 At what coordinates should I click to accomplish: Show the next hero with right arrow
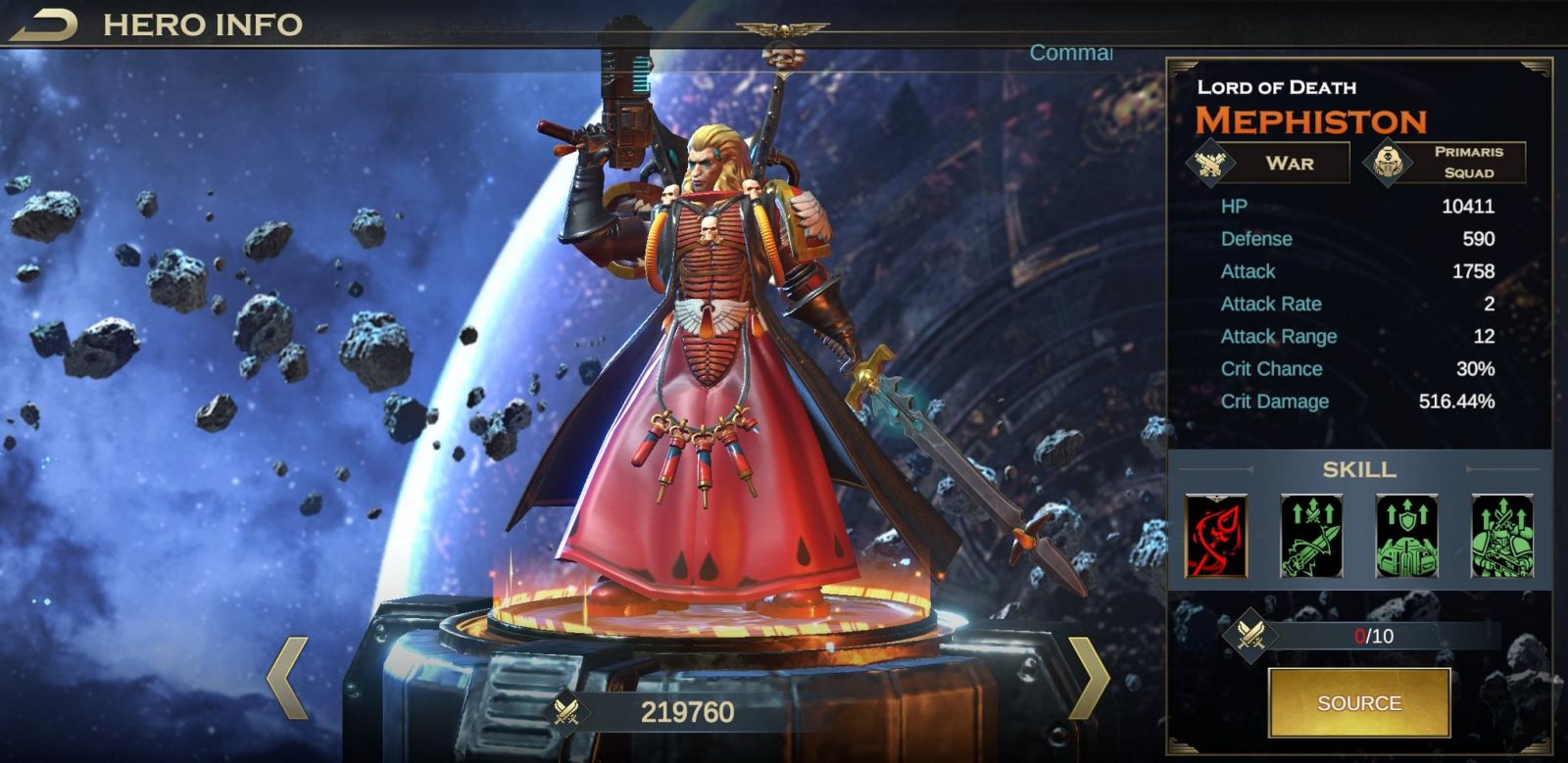coord(1088,678)
